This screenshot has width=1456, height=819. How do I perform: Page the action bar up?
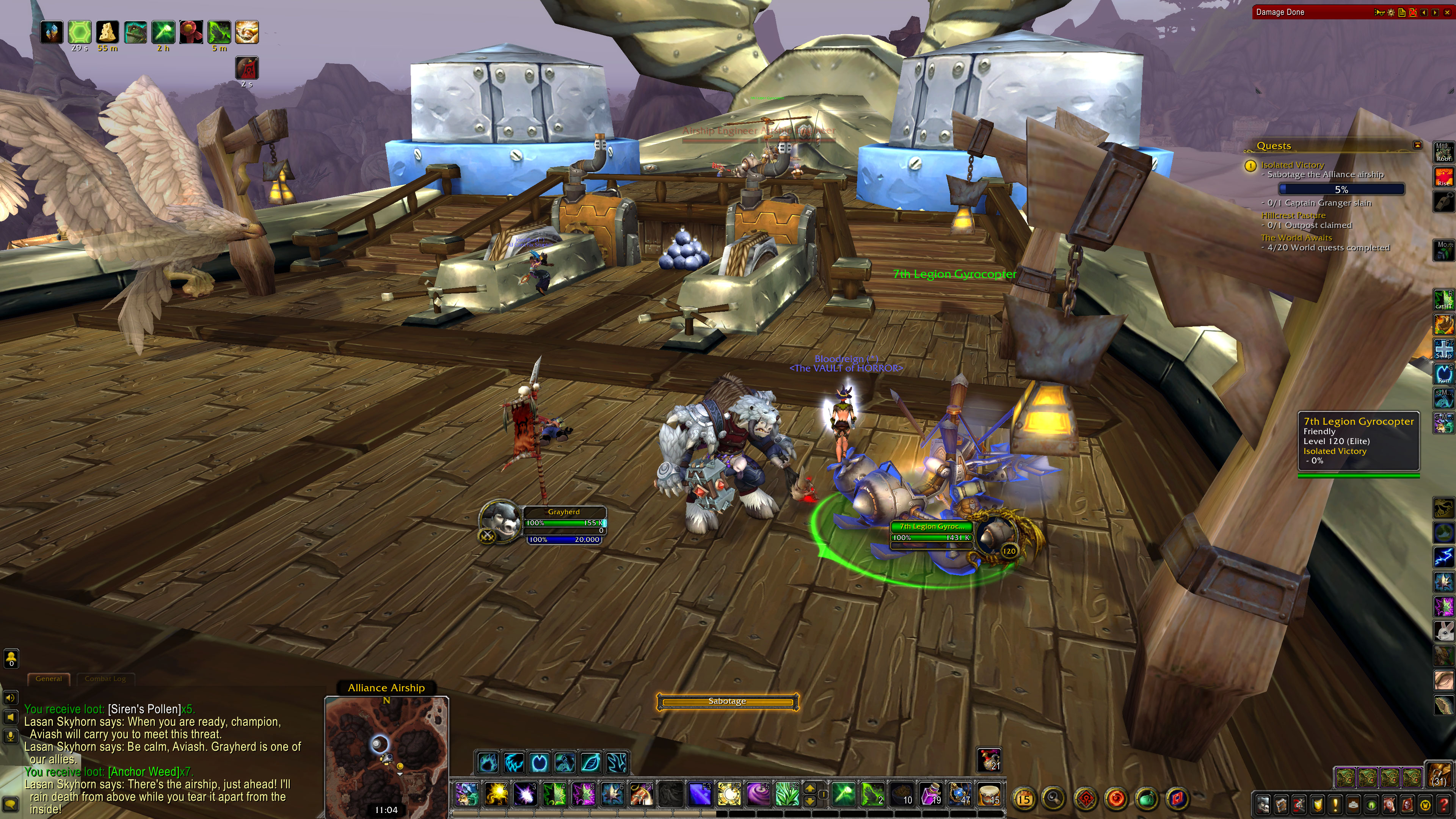(x=810, y=788)
